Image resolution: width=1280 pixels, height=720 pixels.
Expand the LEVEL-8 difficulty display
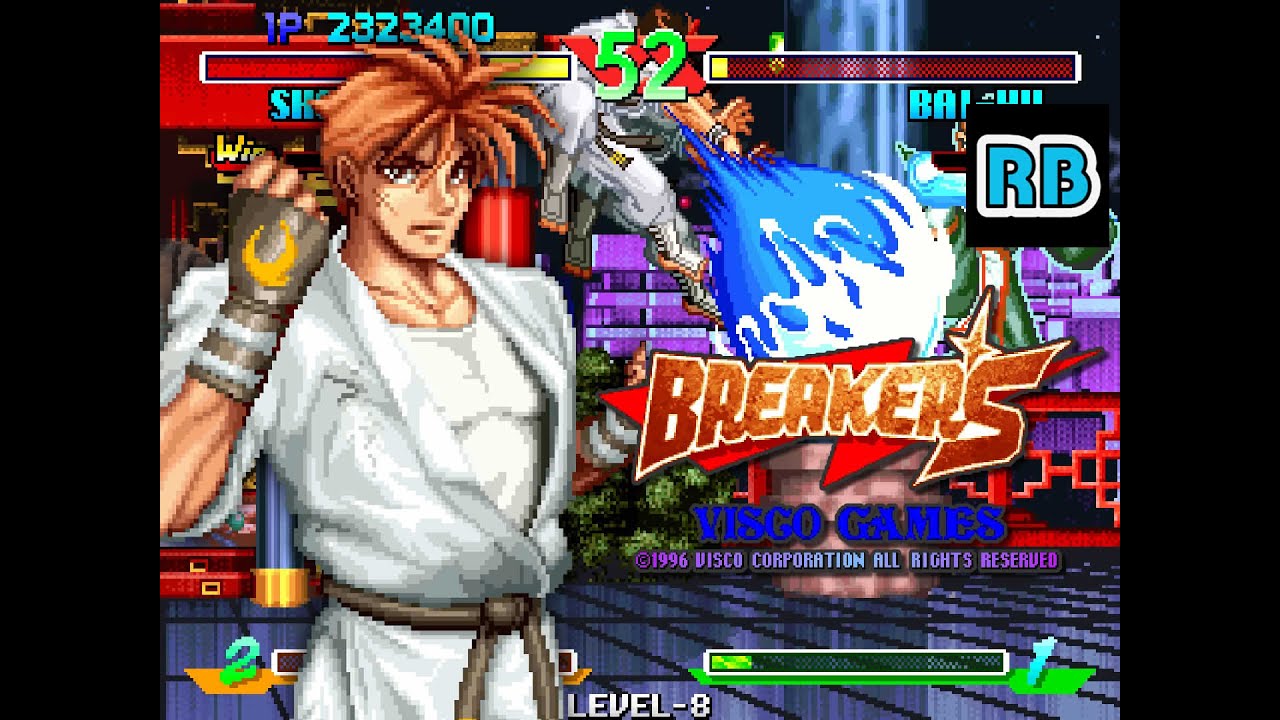tap(640, 705)
